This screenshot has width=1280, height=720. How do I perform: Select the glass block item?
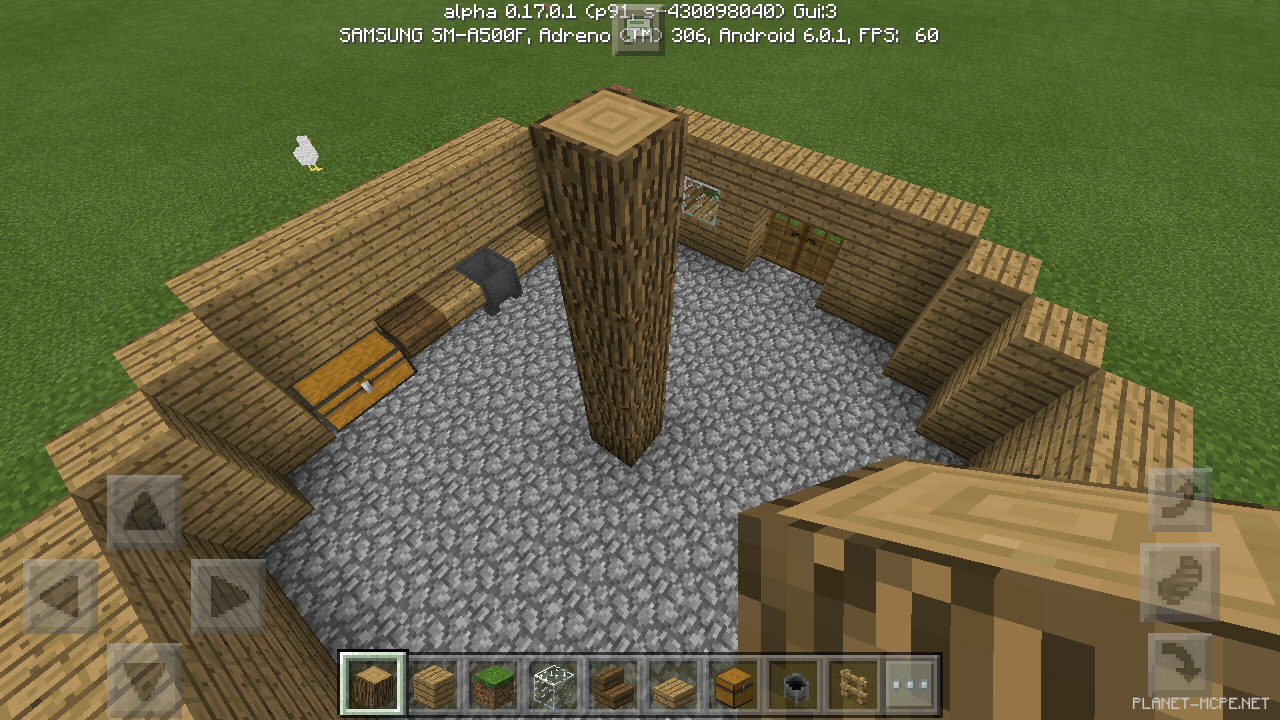[x=551, y=683]
